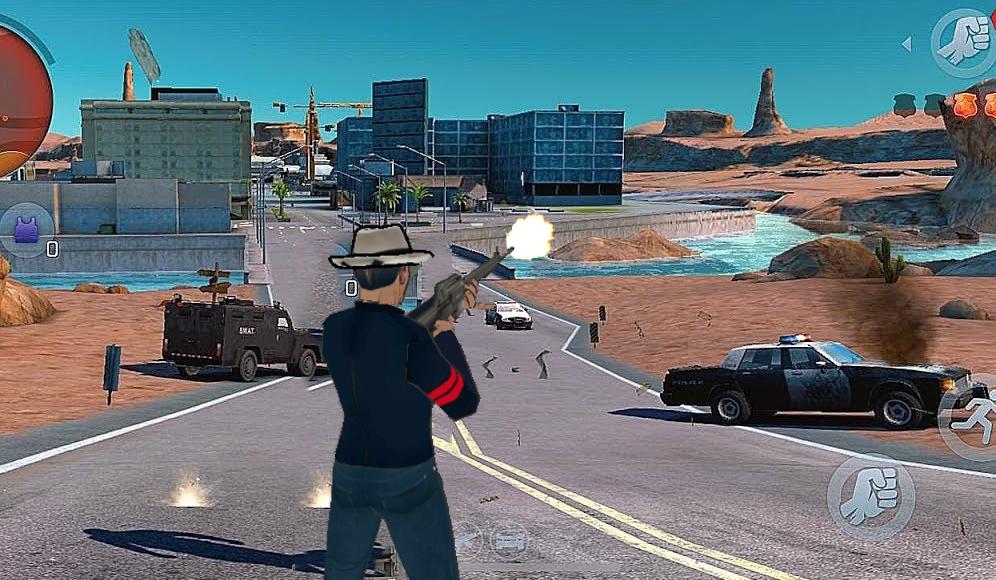Image resolution: width=996 pixels, height=580 pixels.
Task: Tap the faint airplane vehicle button
Action: click(x=466, y=540)
